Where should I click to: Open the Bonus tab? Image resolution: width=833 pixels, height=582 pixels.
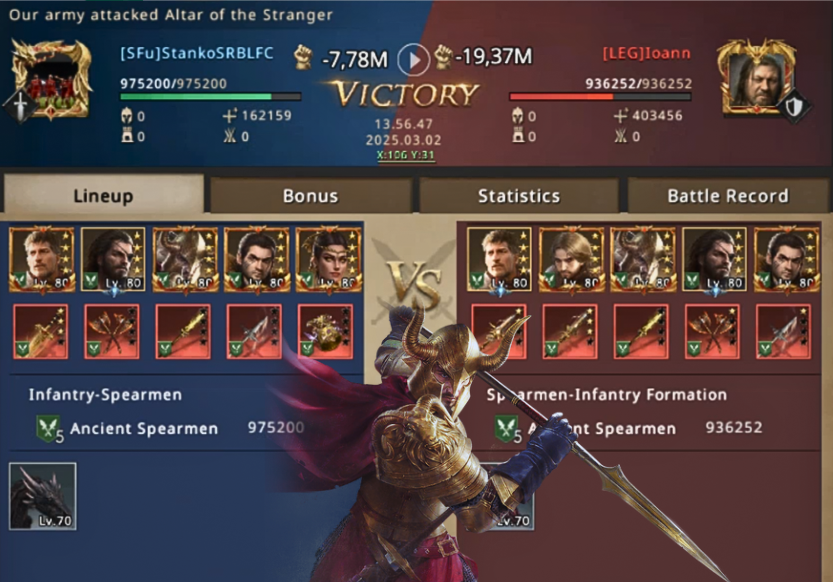[x=310, y=196]
